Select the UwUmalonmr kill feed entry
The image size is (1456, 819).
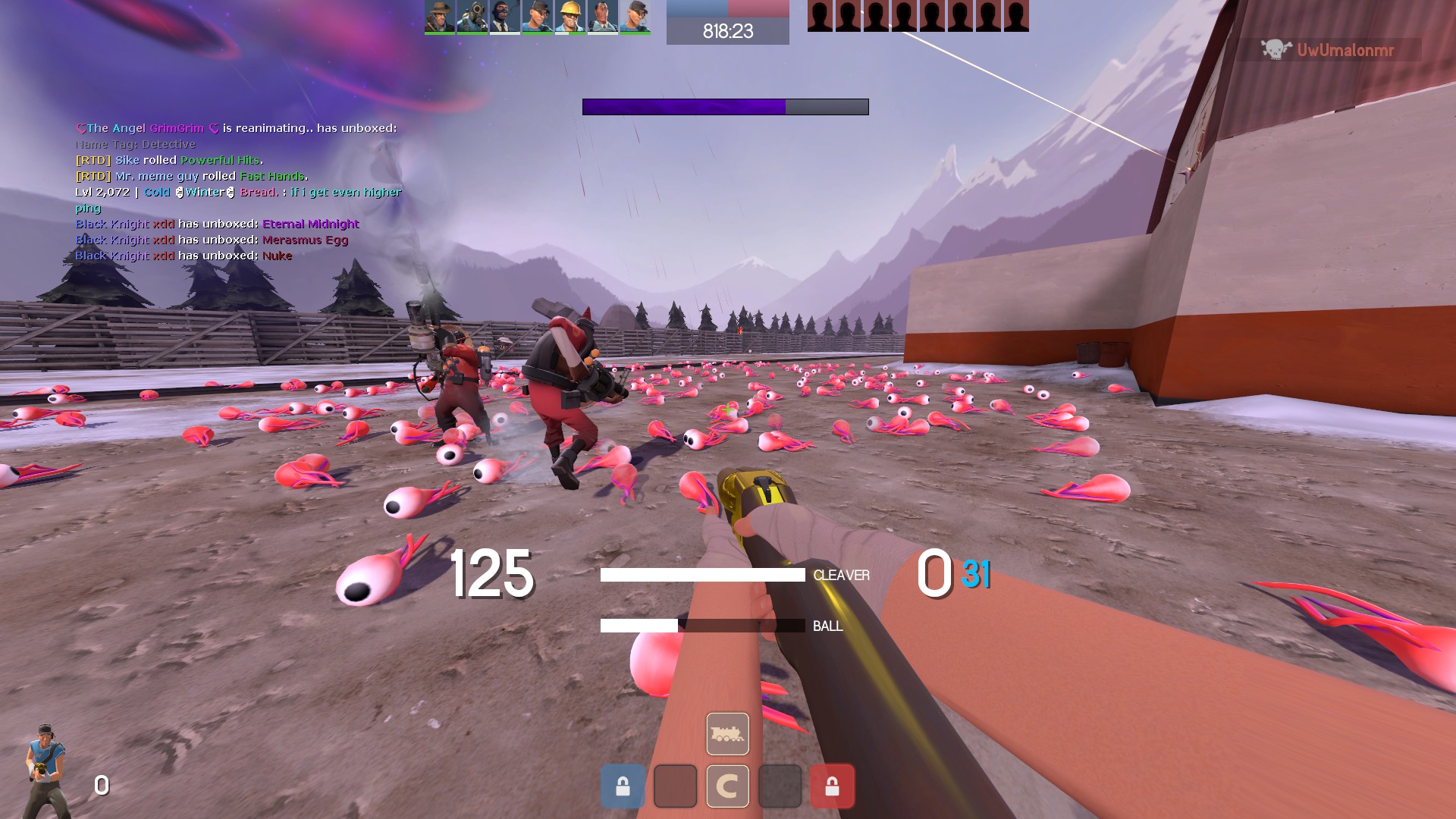(x=1329, y=50)
